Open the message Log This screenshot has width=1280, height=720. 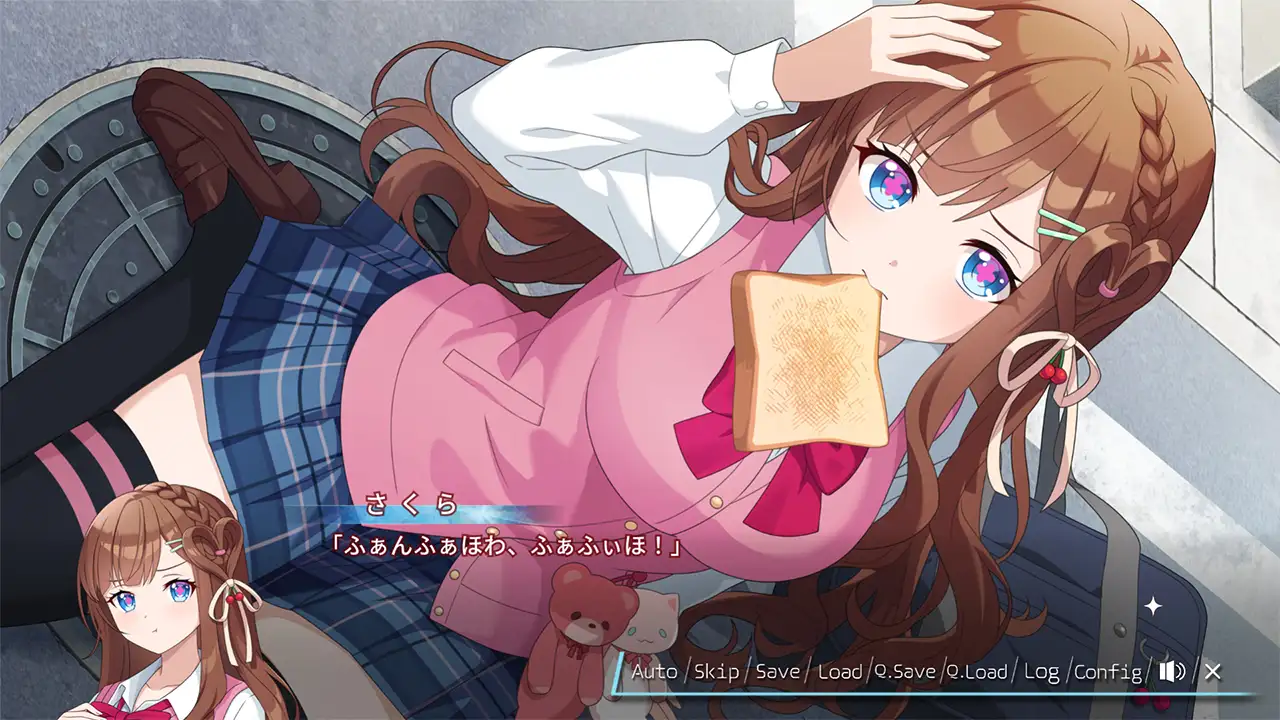1040,674
